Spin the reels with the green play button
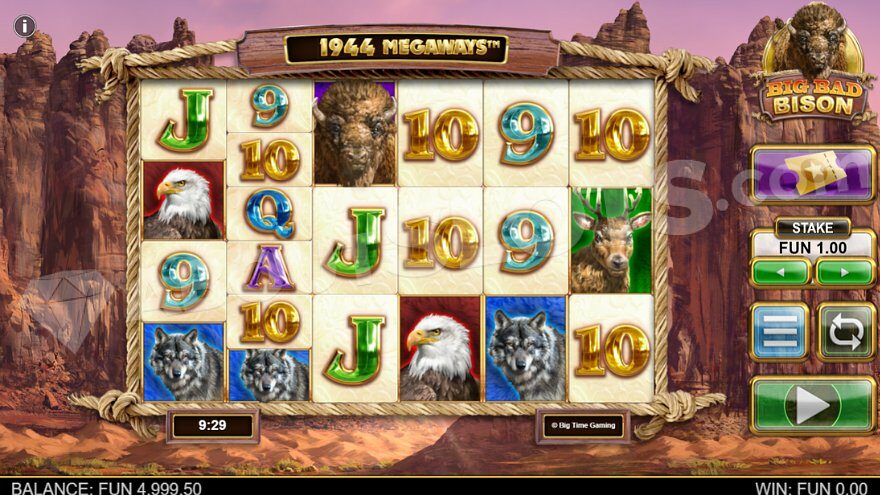The width and height of the screenshot is (880, 495). (x=812, y=405)
